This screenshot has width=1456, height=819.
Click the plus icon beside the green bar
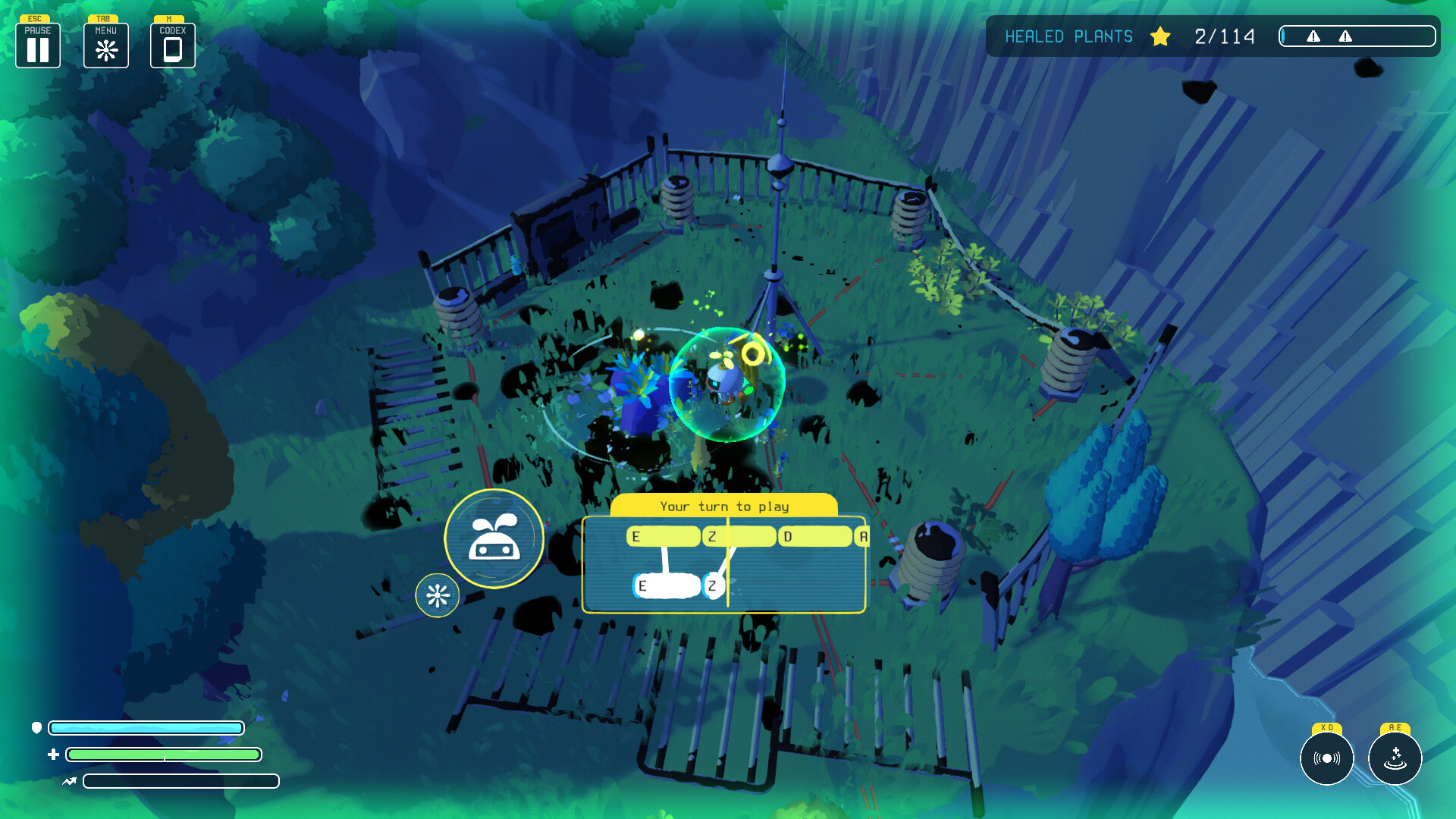pos(53,754)
